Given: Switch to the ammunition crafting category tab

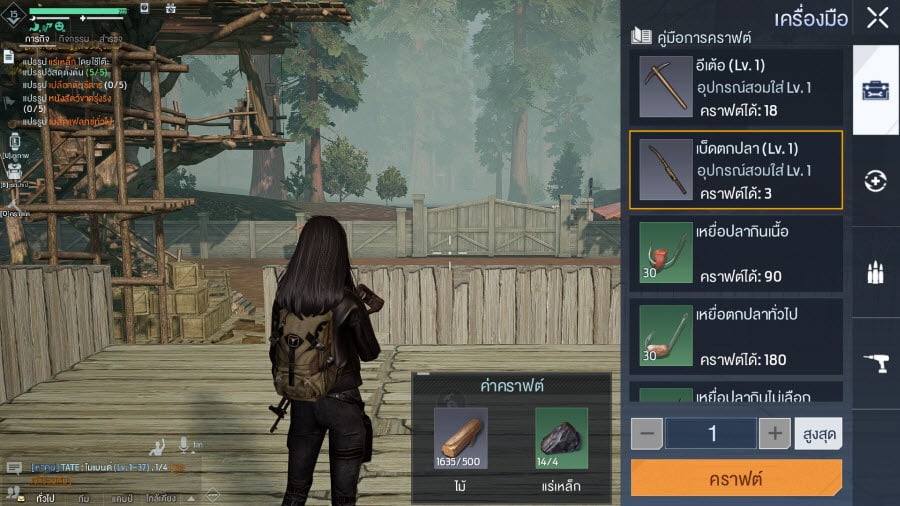Looking at the screenshot, I should coord(876,273).
